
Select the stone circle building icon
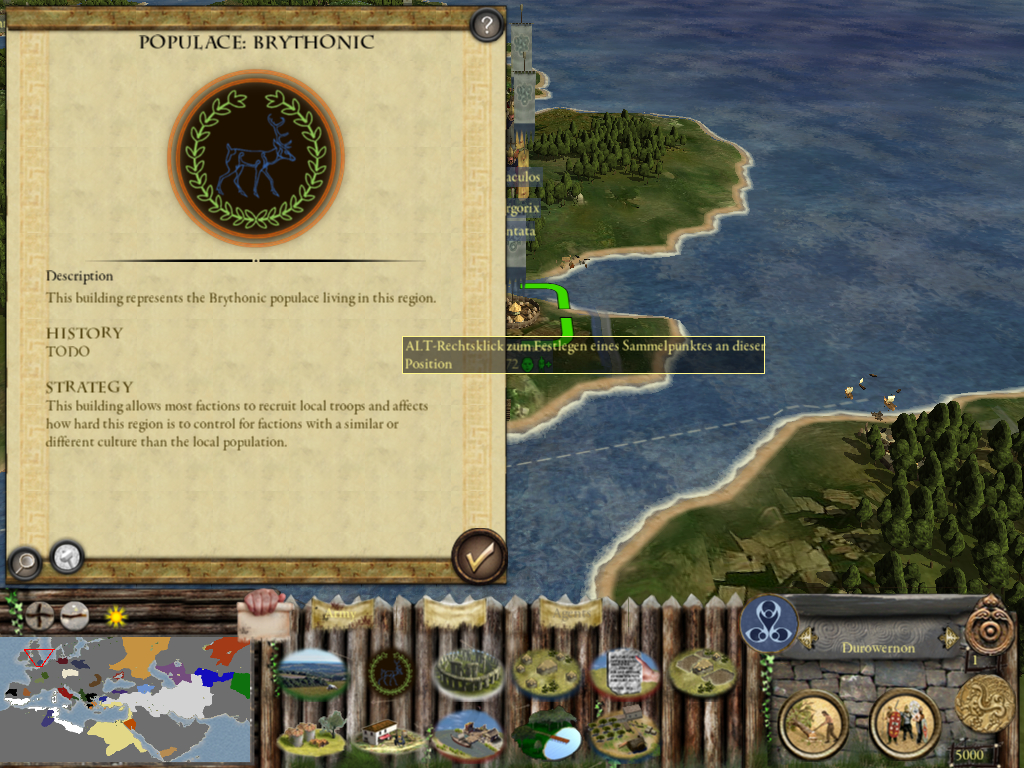tap(467, 673)
